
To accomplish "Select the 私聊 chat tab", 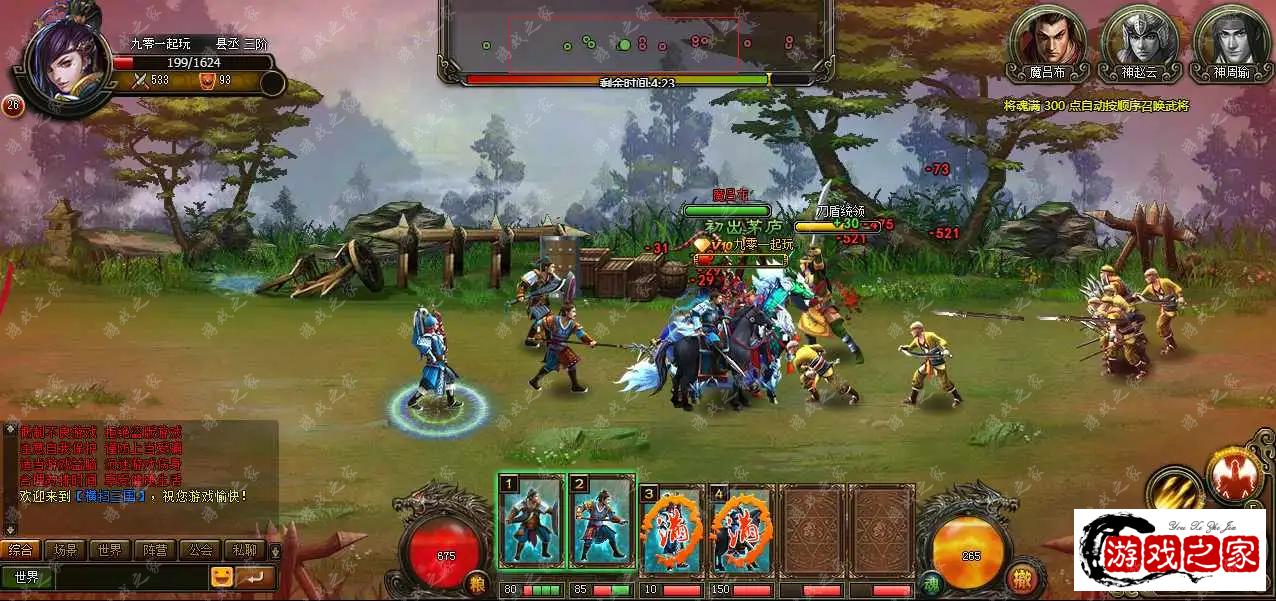I will click(x=244, y=549).
